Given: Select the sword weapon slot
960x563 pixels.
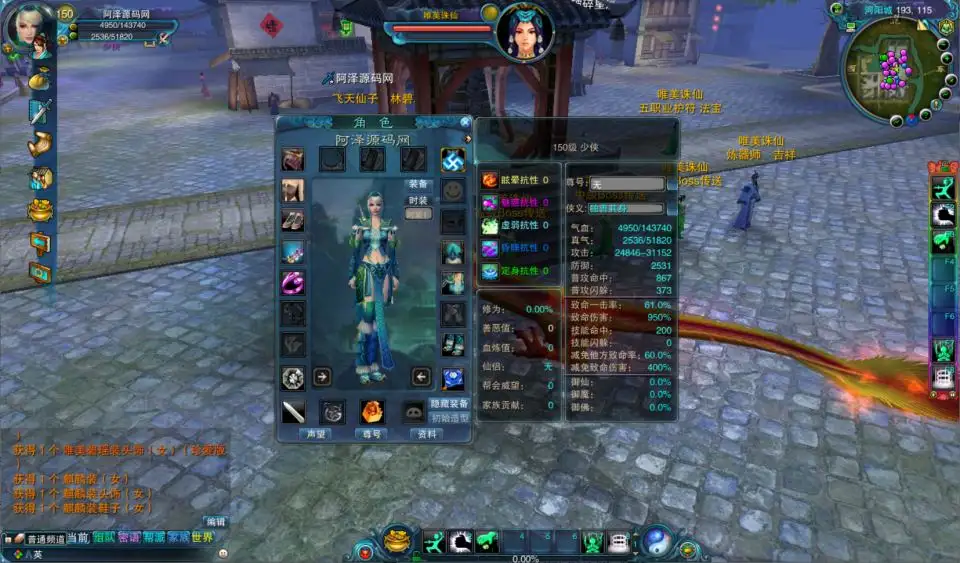Looking at the screenshot, I should click(x=293, y=410).
